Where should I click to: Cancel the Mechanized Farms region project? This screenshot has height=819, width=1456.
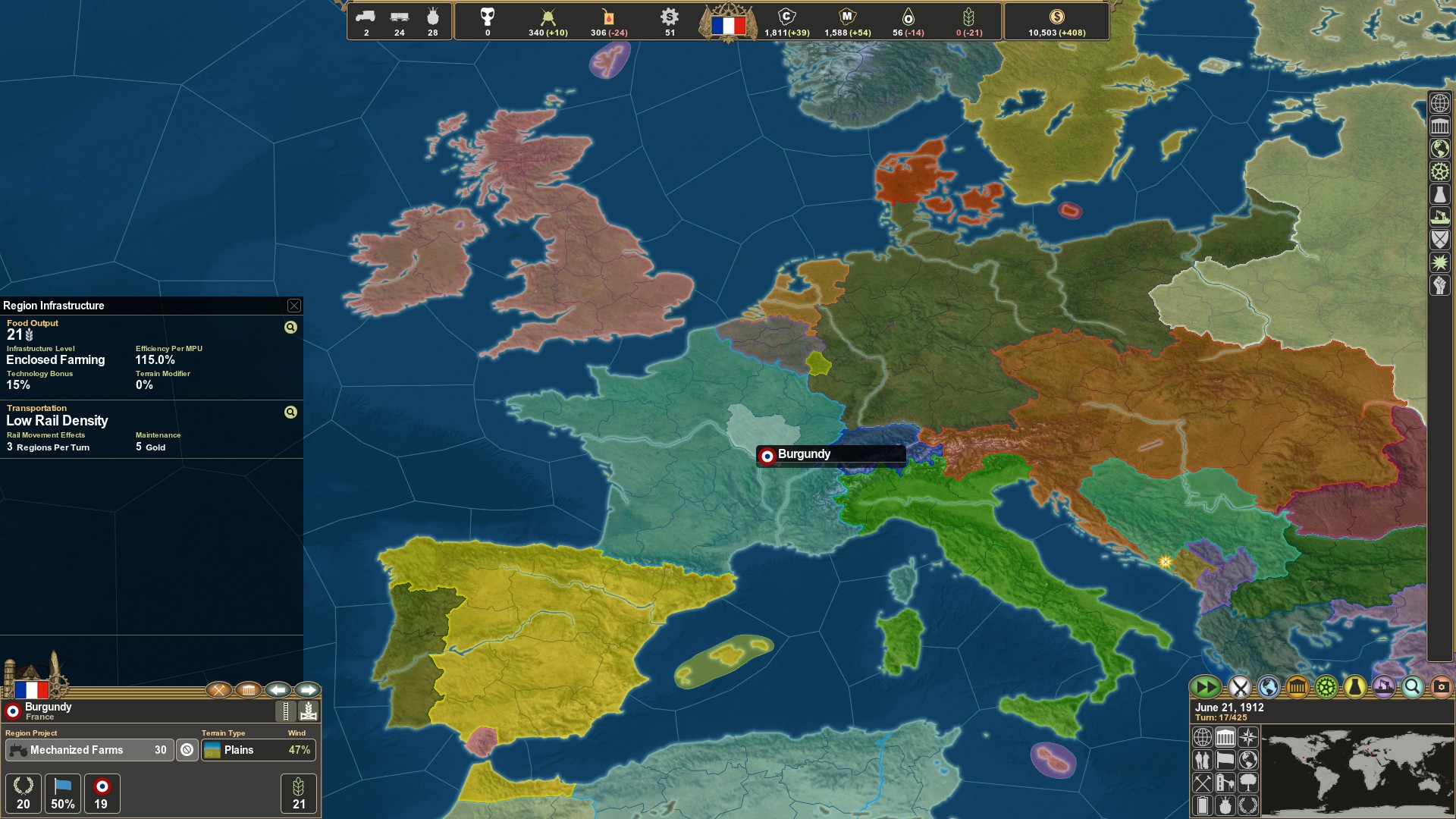187,750
